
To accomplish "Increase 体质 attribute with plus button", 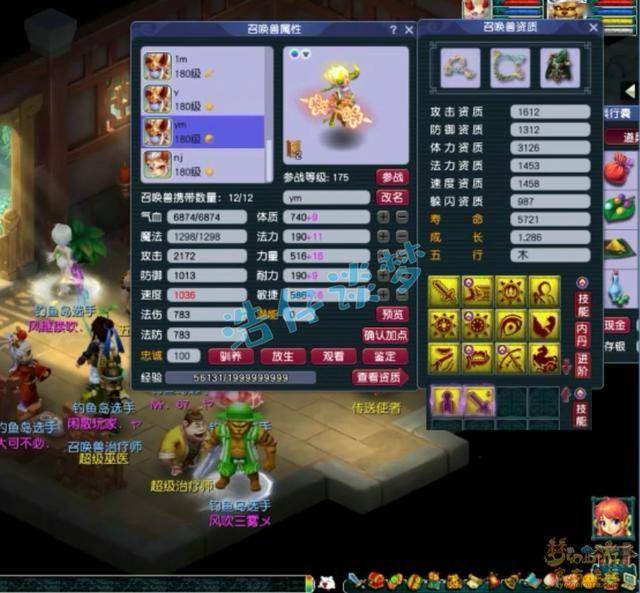I will pyautogui.click(x=384, y=217).
